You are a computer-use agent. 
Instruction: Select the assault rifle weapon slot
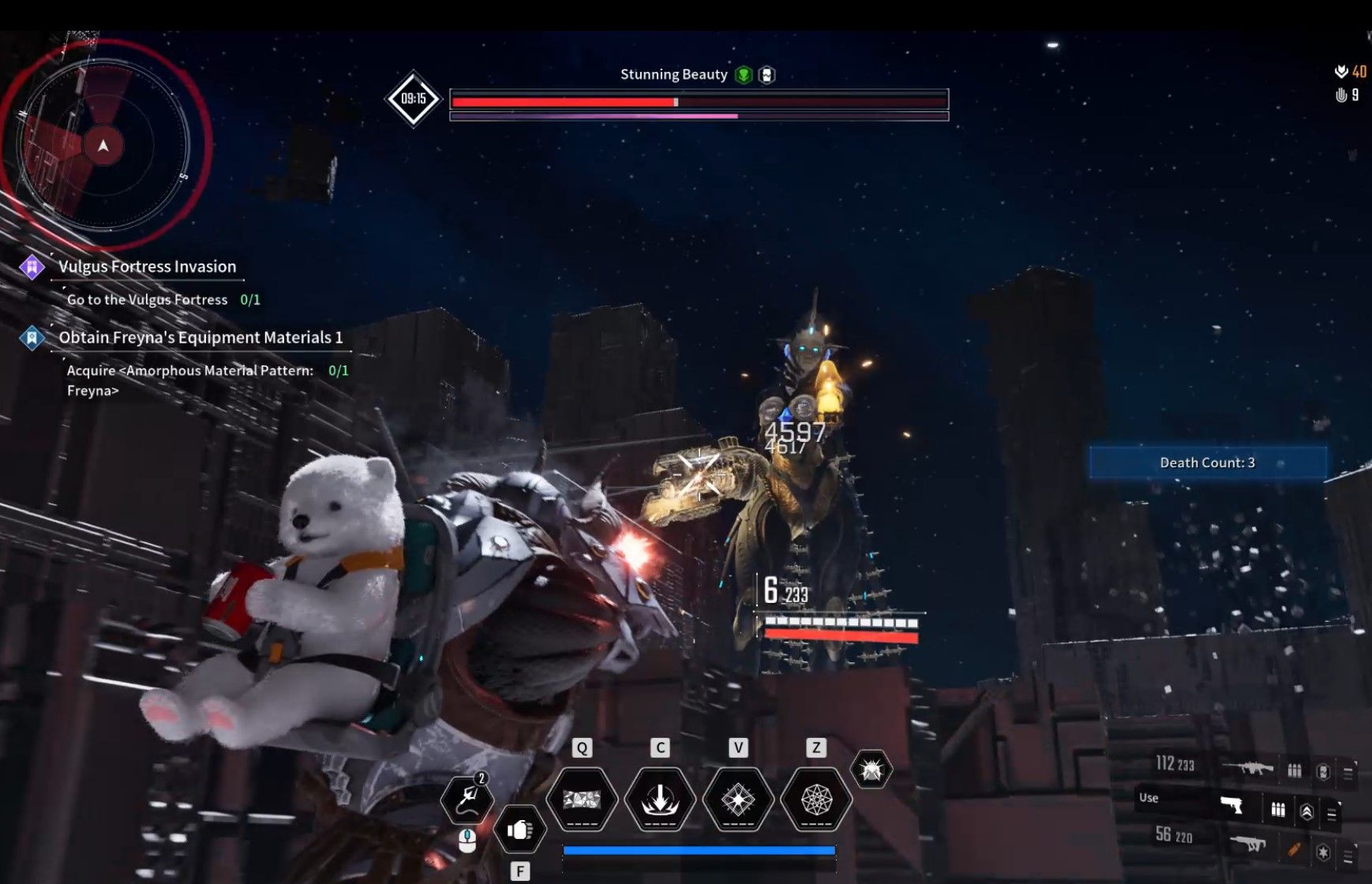tap(1247, 766)
